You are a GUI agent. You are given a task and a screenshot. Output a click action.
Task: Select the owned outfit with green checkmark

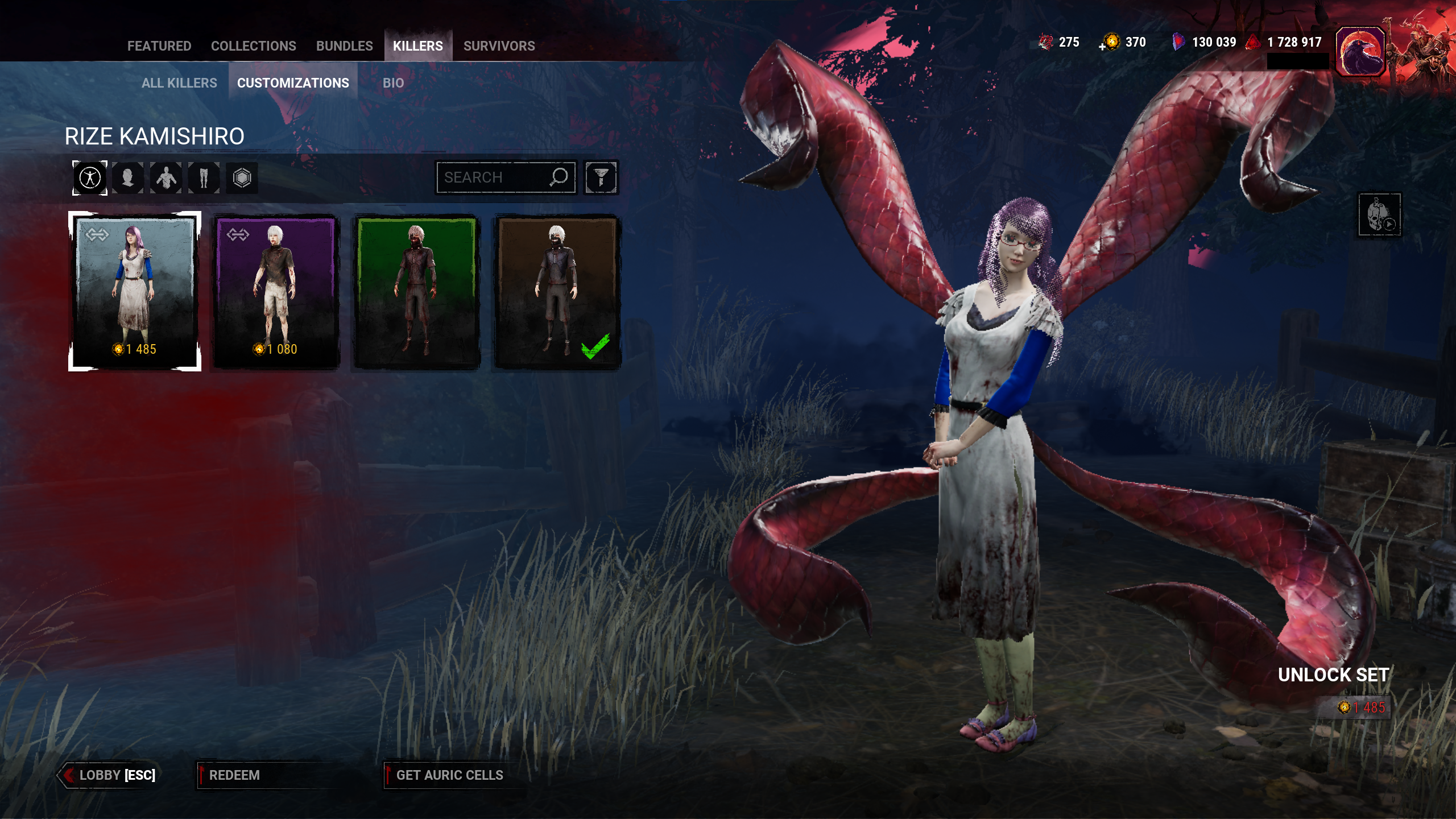point(557,291)
